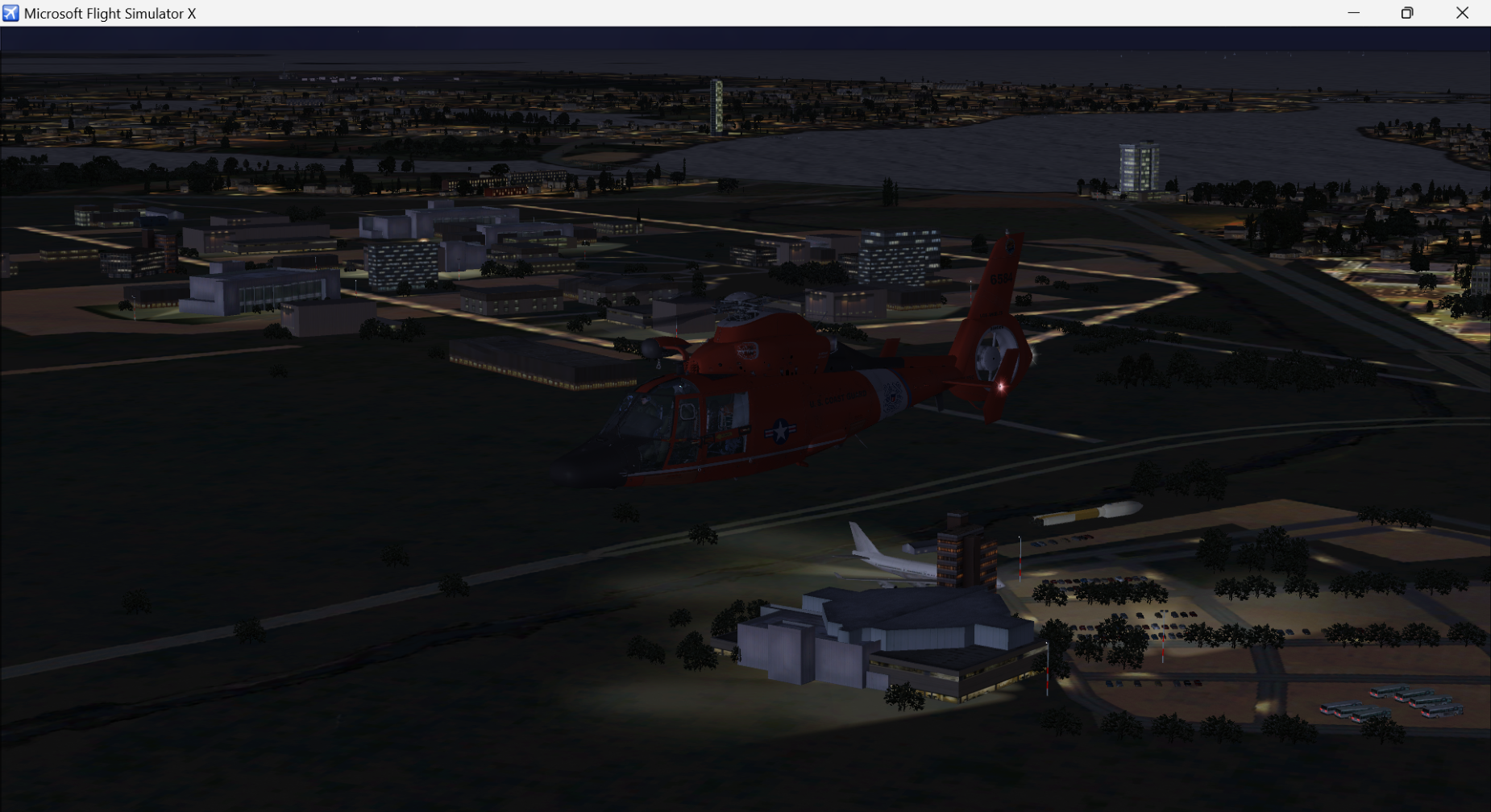Minimize the Flight Simulator window
Viewport: 1491px width, 812px height.
1354,13
